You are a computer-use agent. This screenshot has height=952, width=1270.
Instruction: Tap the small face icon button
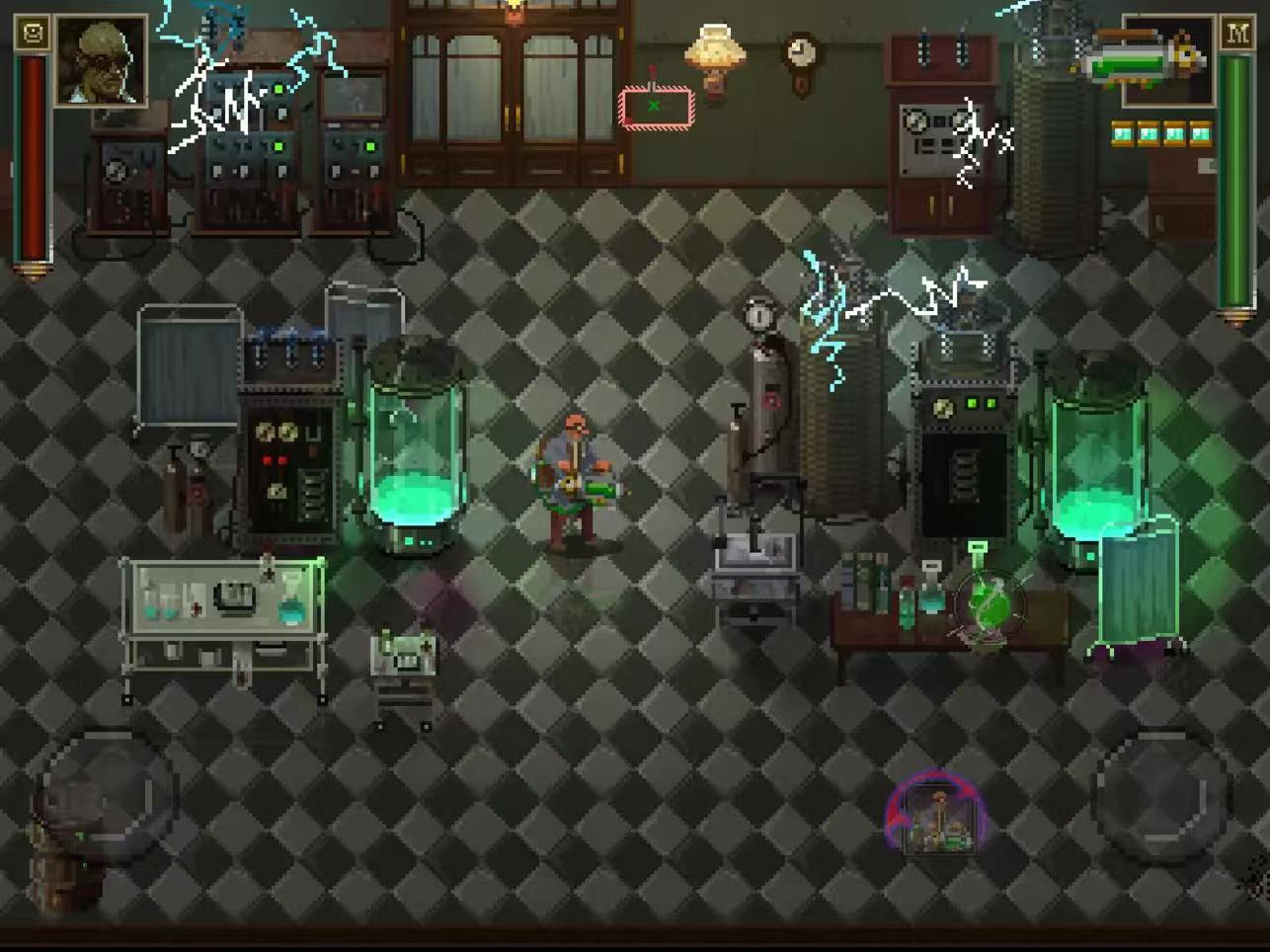(33, 34)
